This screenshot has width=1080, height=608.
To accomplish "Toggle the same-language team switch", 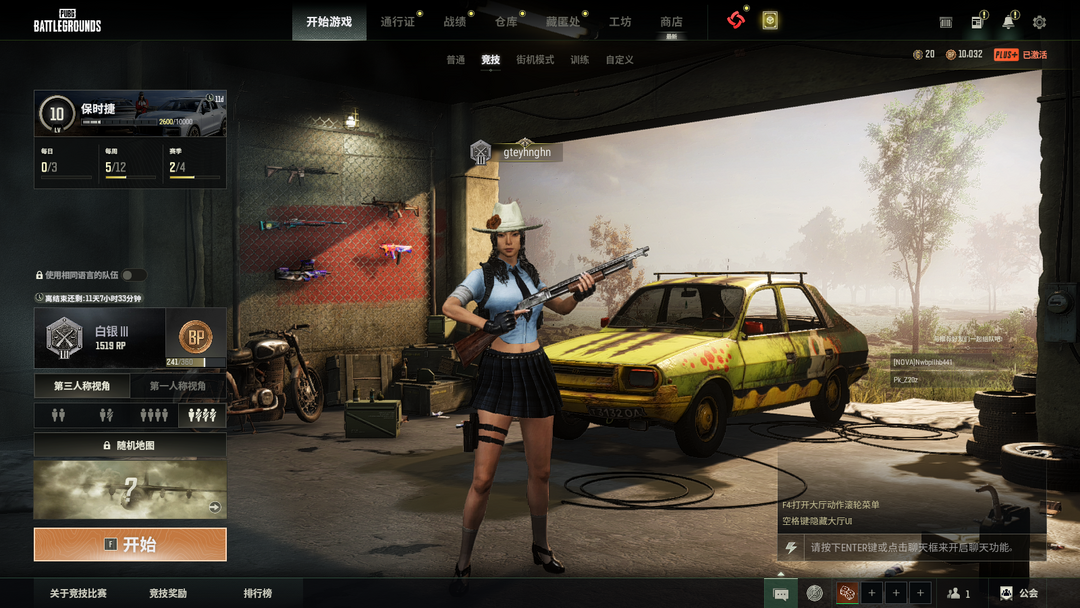I will tap(133, 275).
